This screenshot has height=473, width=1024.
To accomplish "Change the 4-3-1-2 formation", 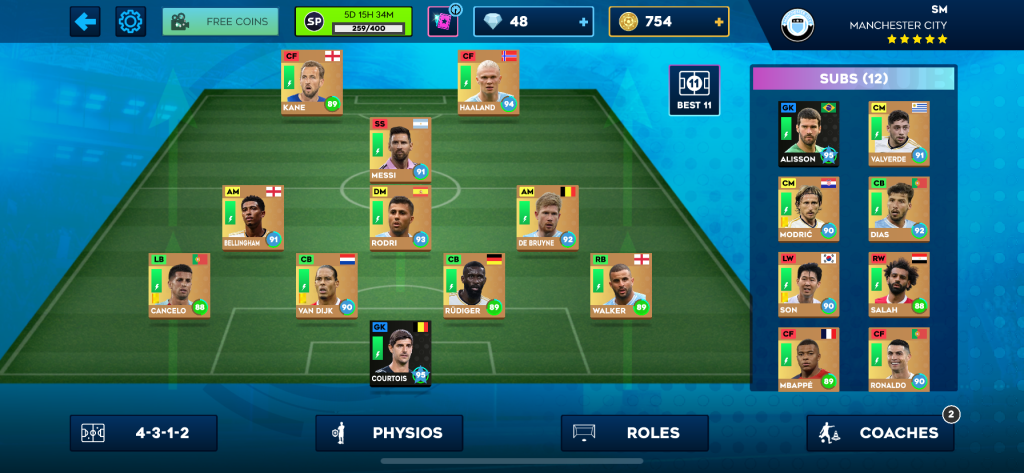I will point(144,433).
